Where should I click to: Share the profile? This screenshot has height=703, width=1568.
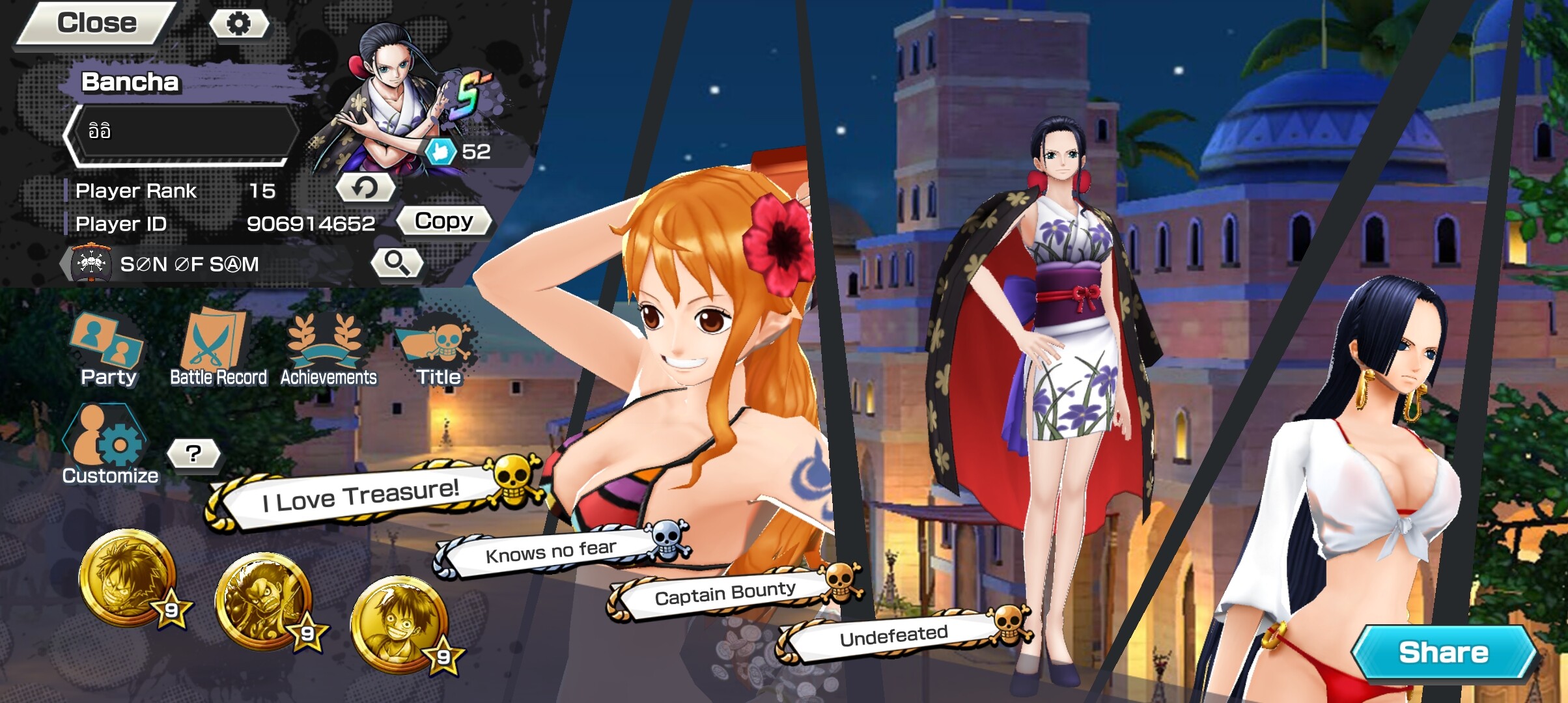click(x=1443, y=652)
